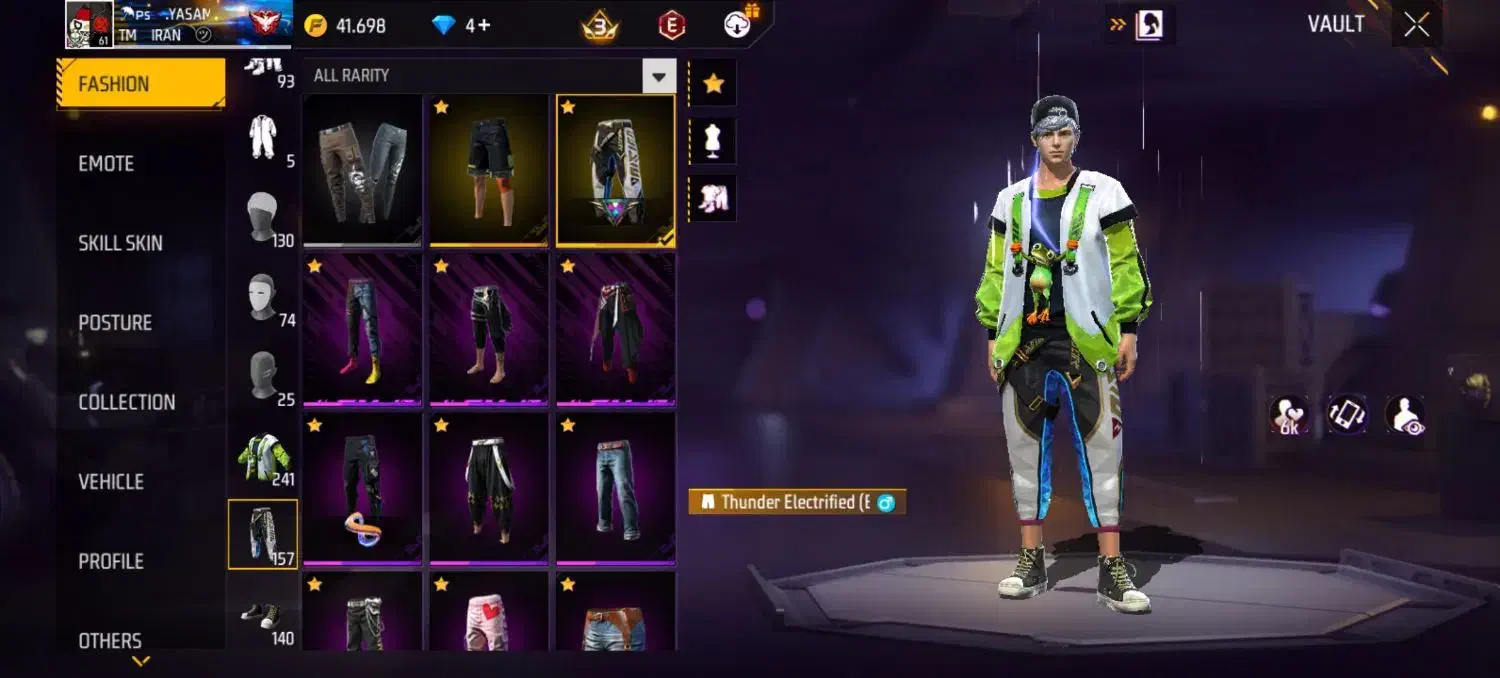This screenshot has height=678, width=1500.
Task: Click the Thunder Electrified item label
Action: 796,502
